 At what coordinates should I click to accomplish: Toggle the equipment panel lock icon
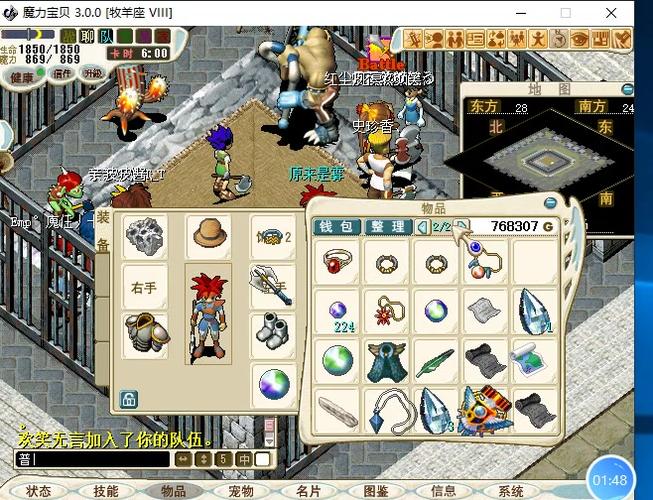pyautogui.click(x=129, y=400)
